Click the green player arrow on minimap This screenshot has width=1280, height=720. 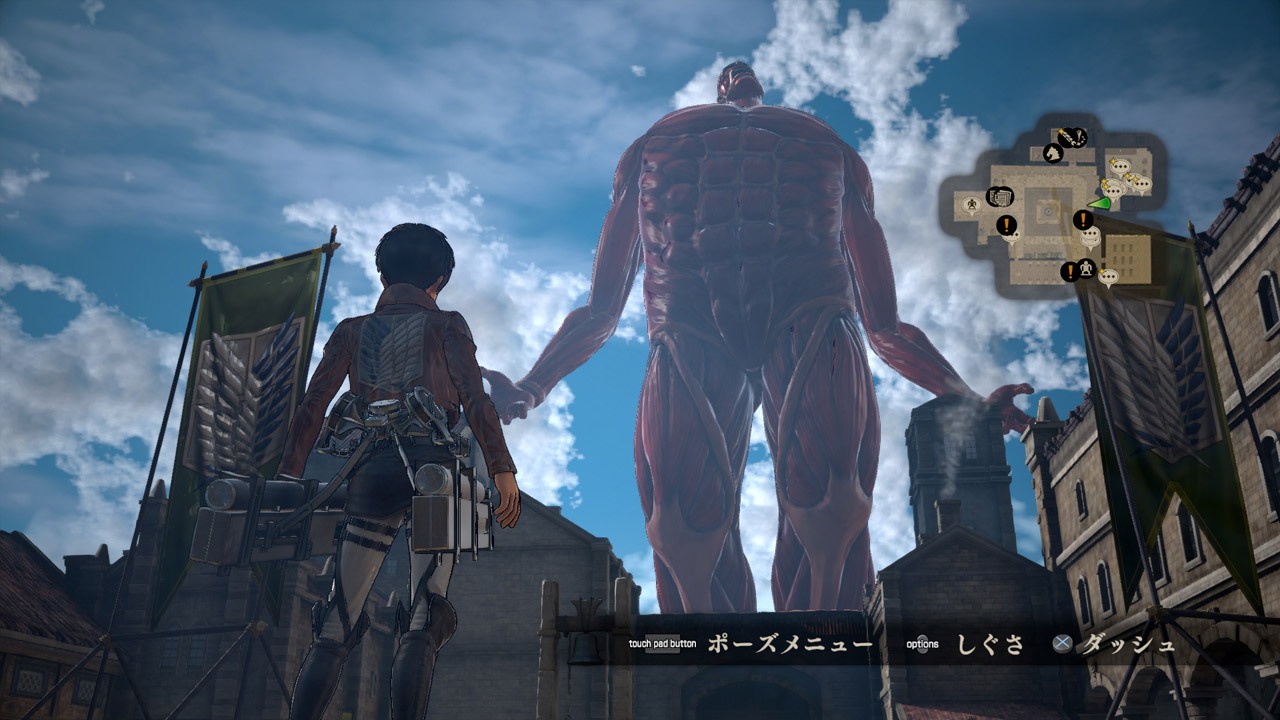click(1100, 203)
